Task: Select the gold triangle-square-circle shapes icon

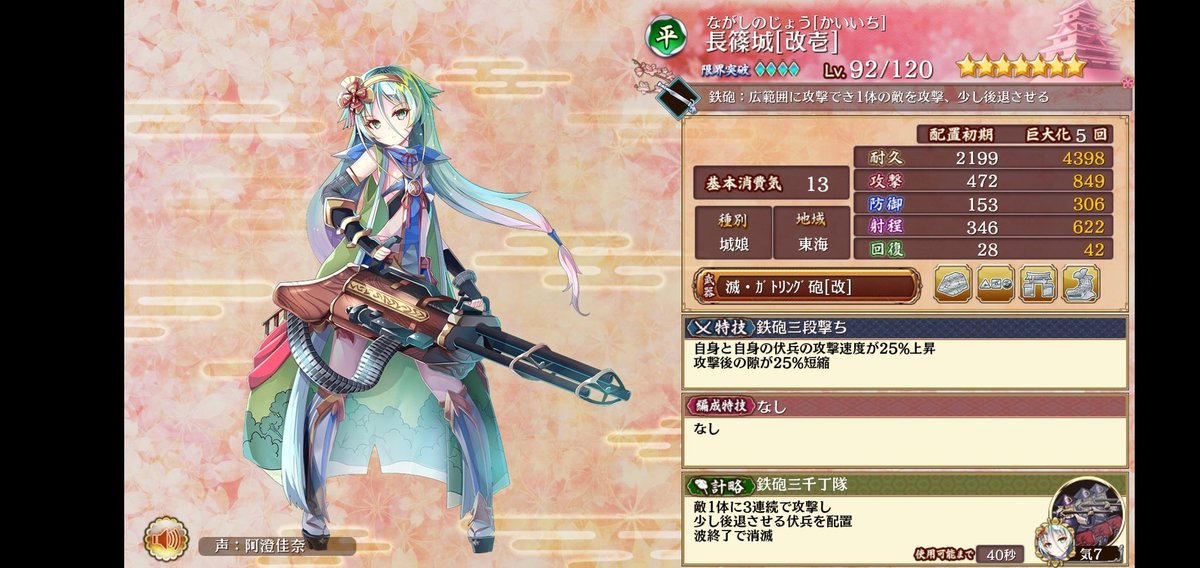Action: coord(995,285)
